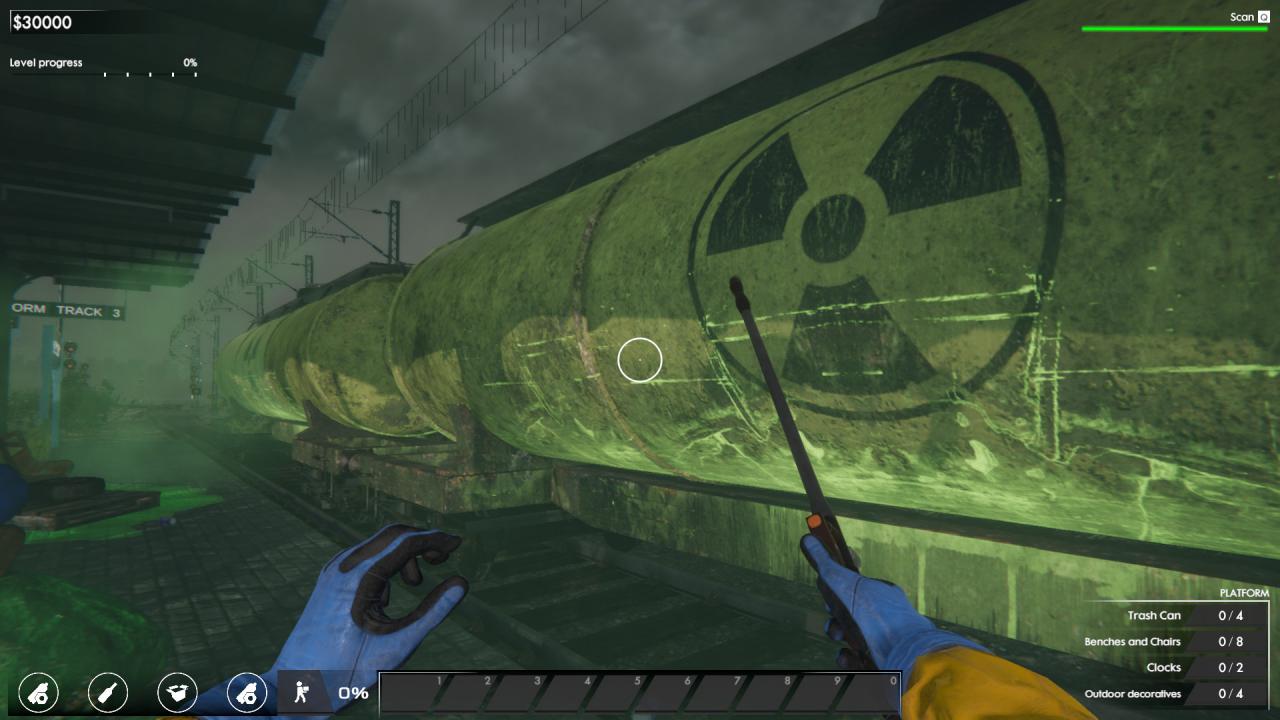The image size is (1280, 720).
Task: Click the Clocks objective entry
Action: [x=1180, y=668]
